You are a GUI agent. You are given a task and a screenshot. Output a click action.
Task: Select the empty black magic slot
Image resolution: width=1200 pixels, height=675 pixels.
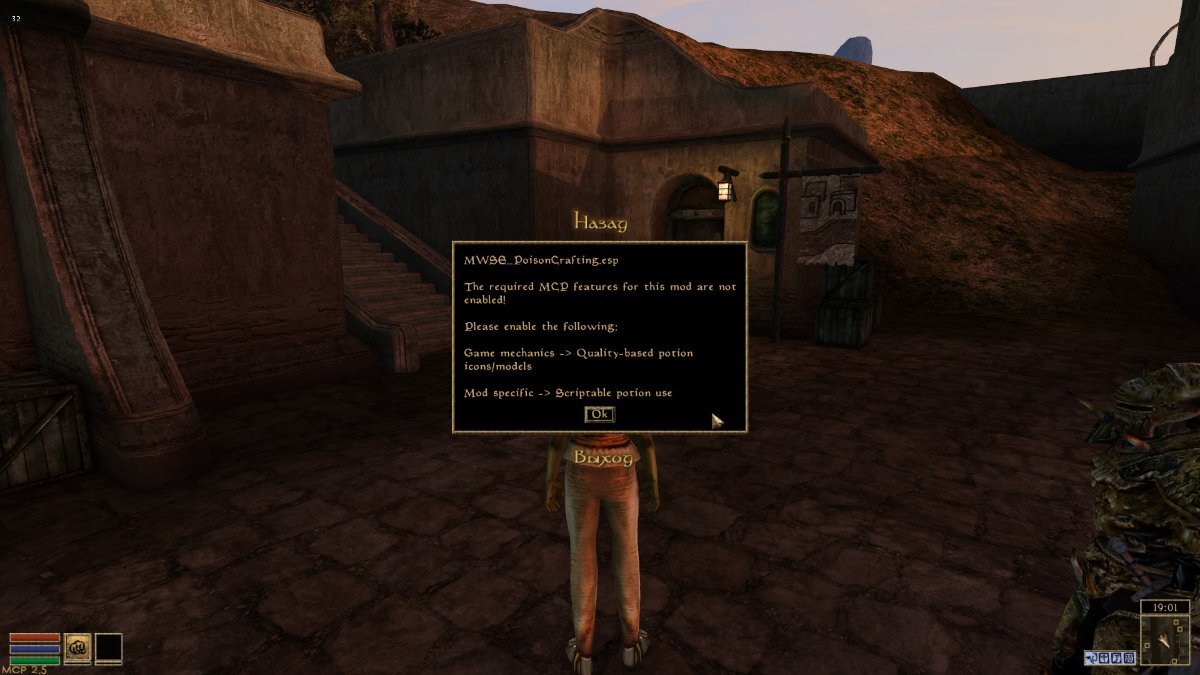tap(108, 647)
